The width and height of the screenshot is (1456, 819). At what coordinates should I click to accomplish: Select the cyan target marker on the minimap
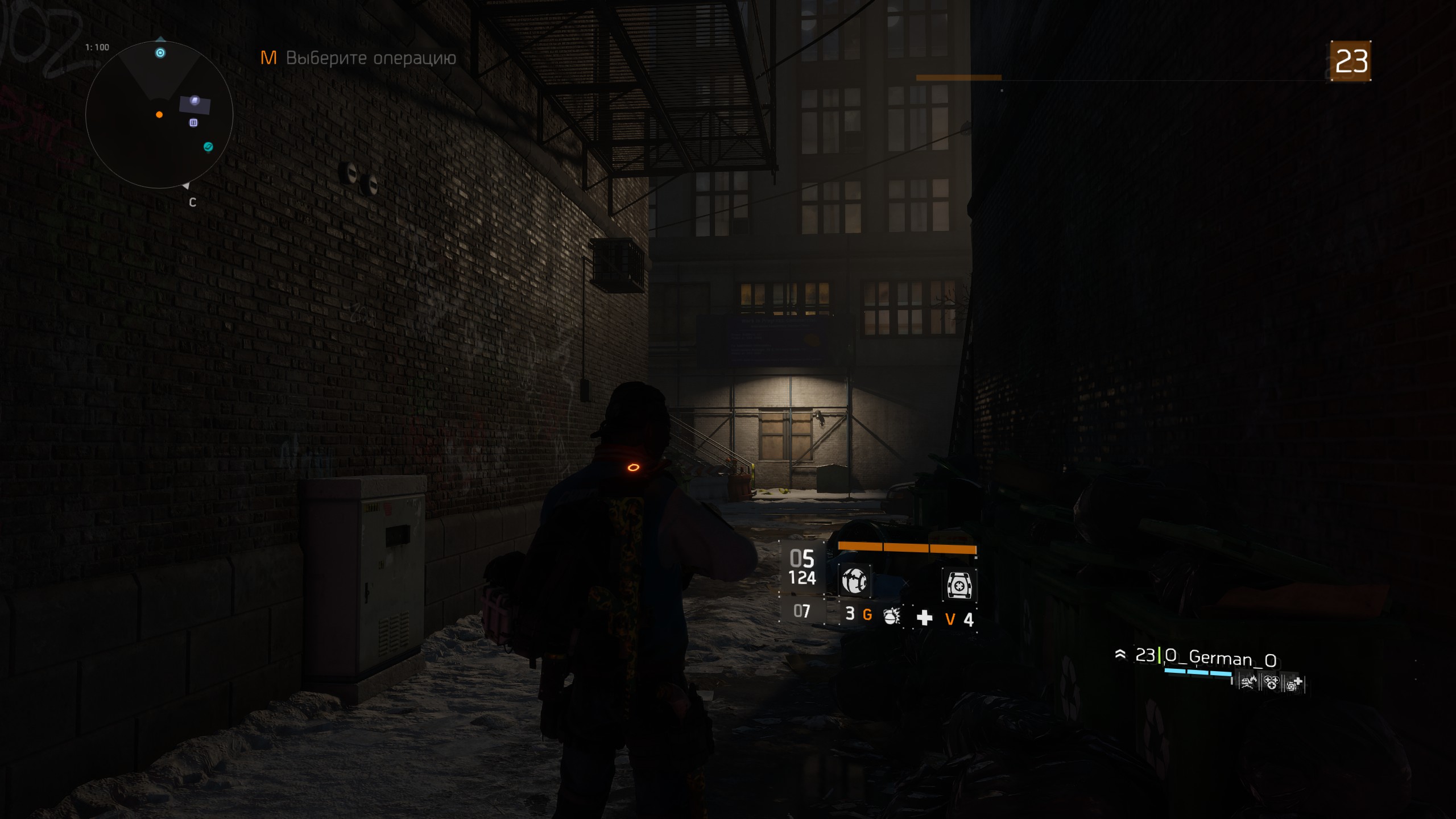160,53
